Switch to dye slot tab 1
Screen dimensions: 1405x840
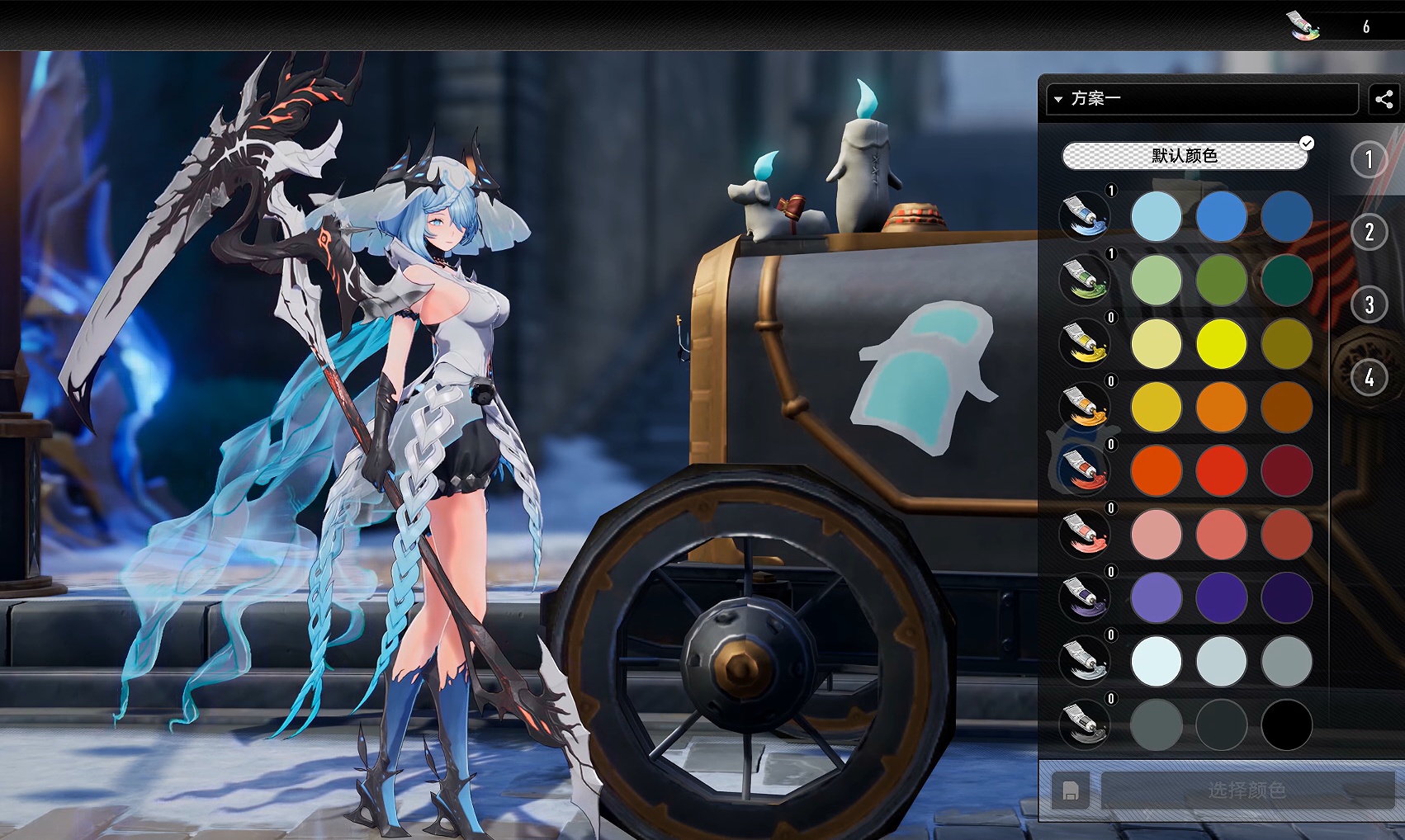tap(1369, 159)
